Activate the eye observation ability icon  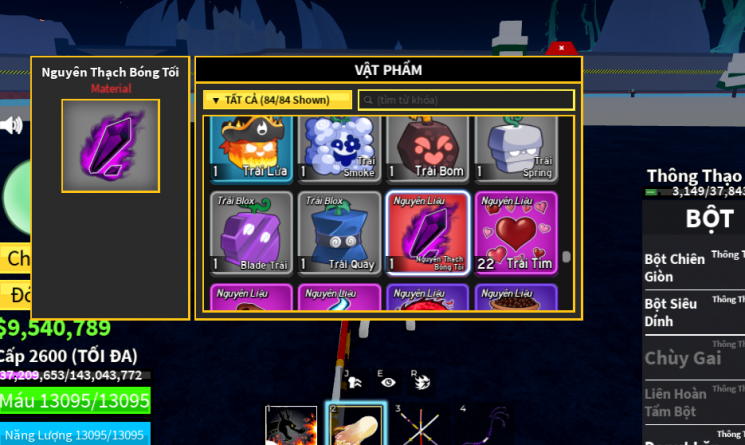(387, 381)
